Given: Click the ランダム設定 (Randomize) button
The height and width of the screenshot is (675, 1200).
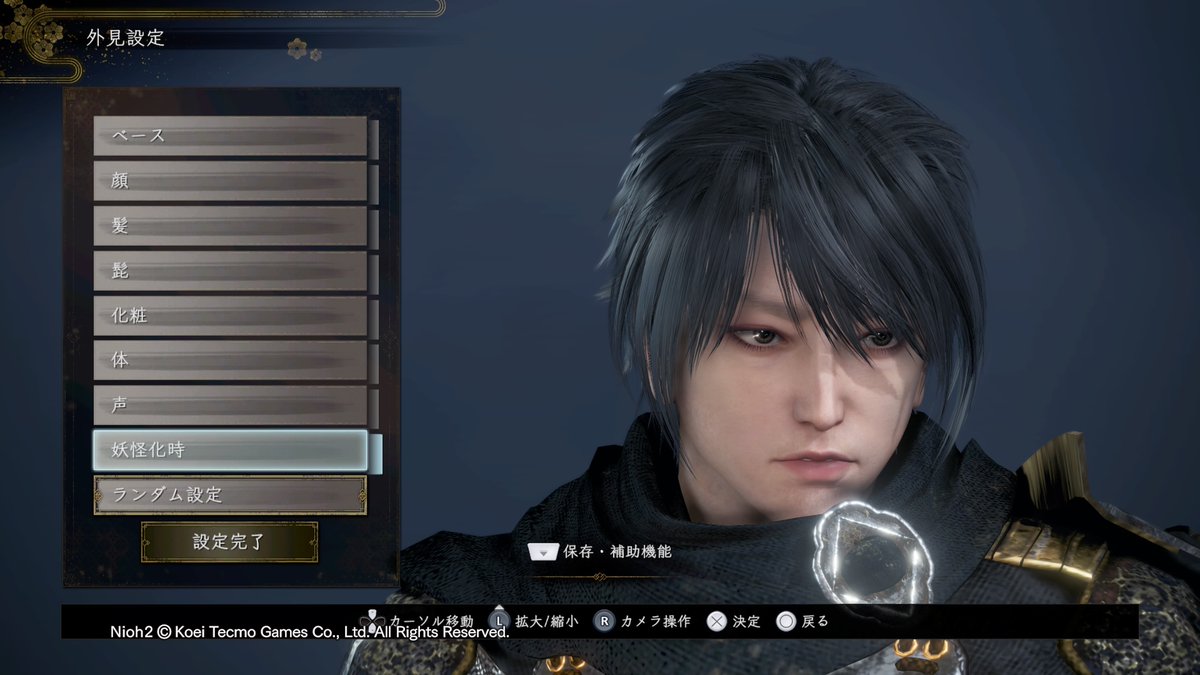Looking at the screenshot, I should (231, 495).
